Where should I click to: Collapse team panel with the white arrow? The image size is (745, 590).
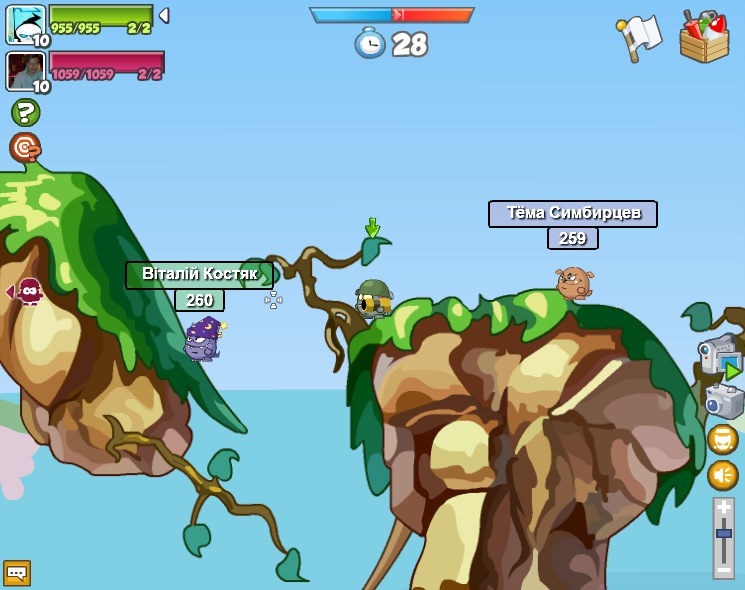pyautogui.click(x=164, y=15)
